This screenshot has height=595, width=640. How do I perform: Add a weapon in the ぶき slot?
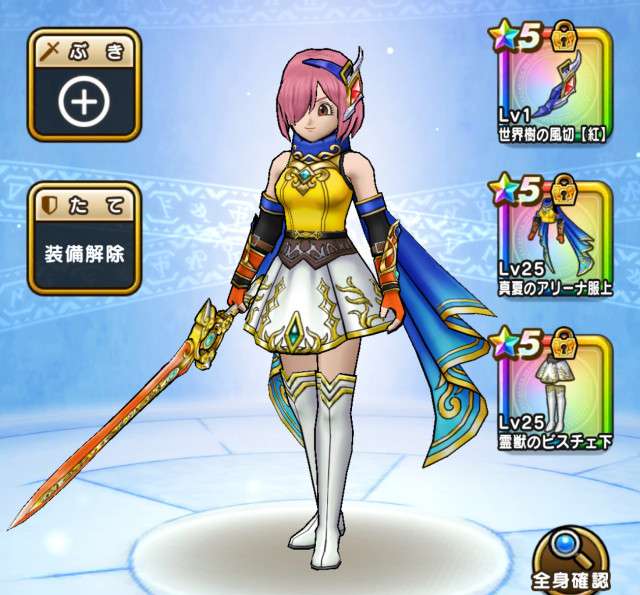point(84,102)
